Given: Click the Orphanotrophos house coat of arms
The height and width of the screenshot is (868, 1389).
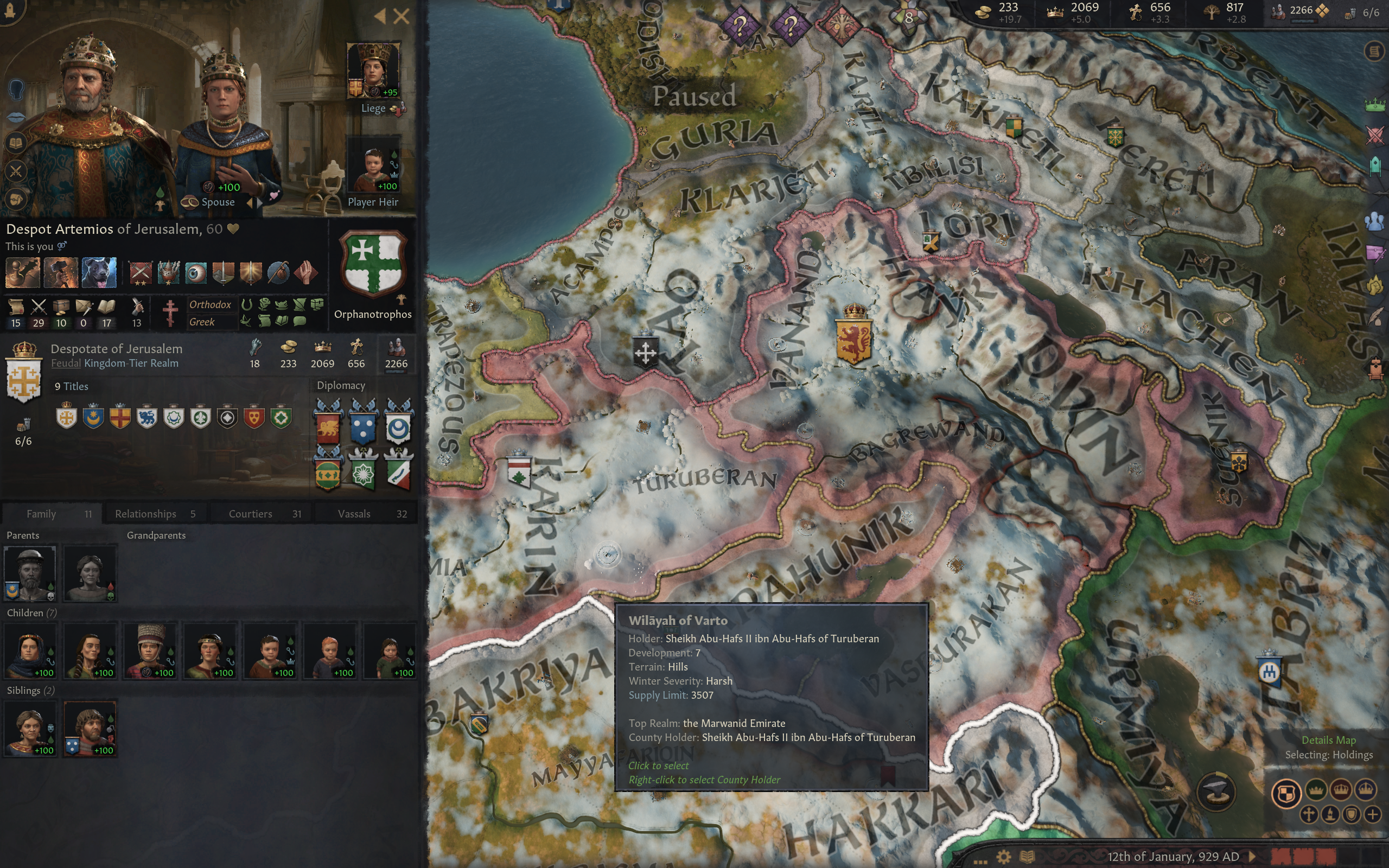Looking at the screenshot, I should (373, 264).
